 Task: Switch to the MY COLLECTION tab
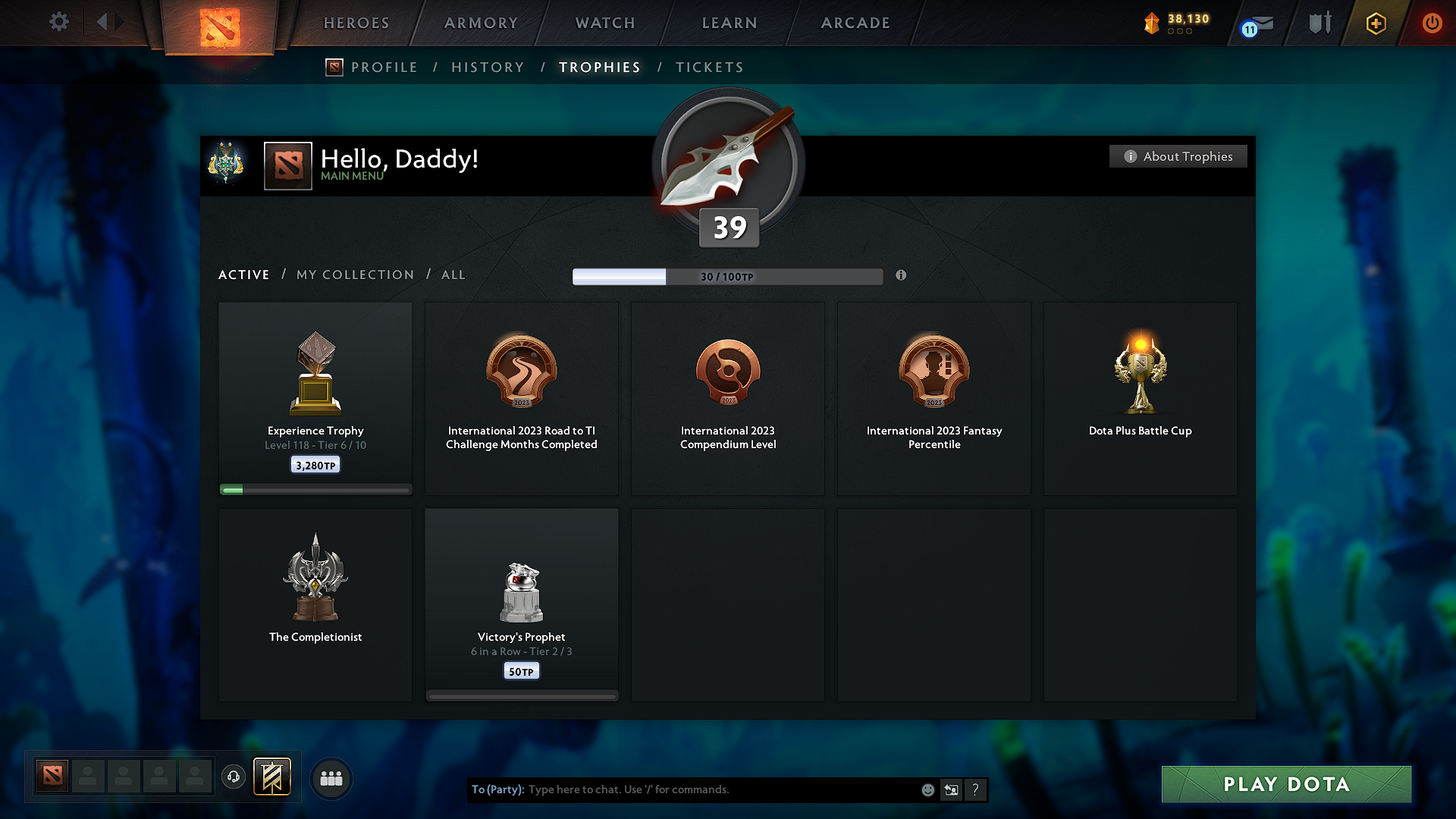tap(354, 275)
